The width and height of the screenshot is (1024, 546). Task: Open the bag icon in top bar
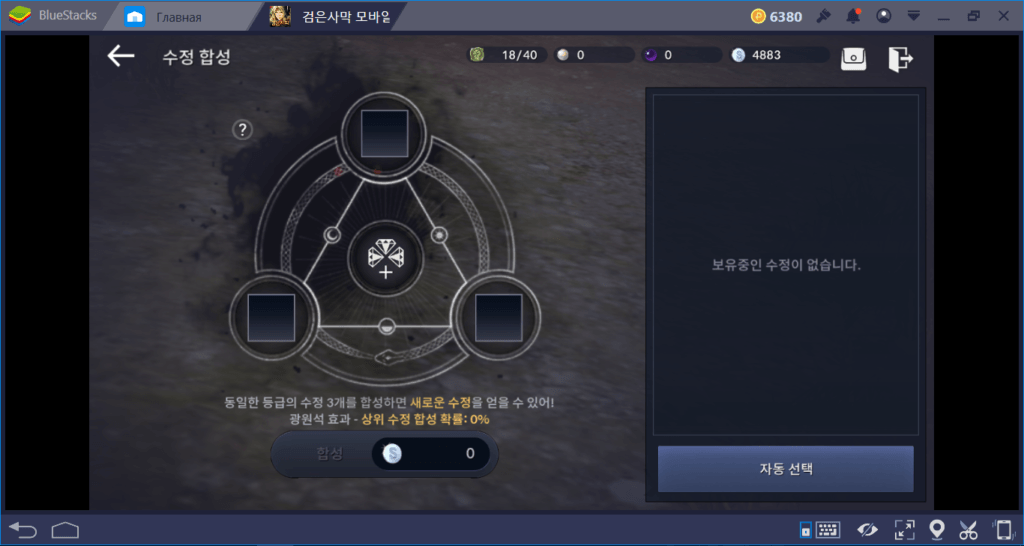click(x=853, y=58)
